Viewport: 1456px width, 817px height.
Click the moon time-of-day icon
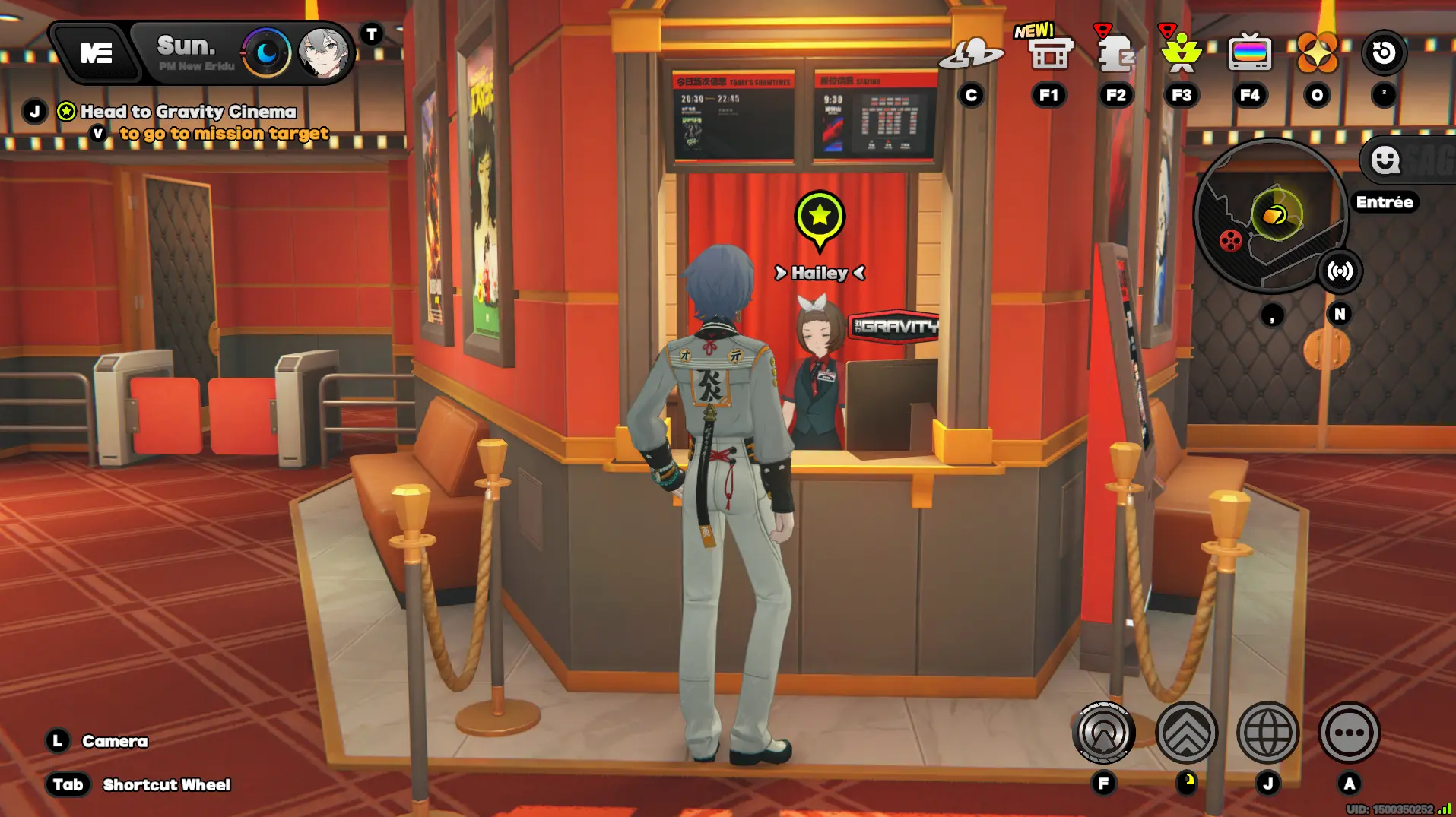pos(266,53)
